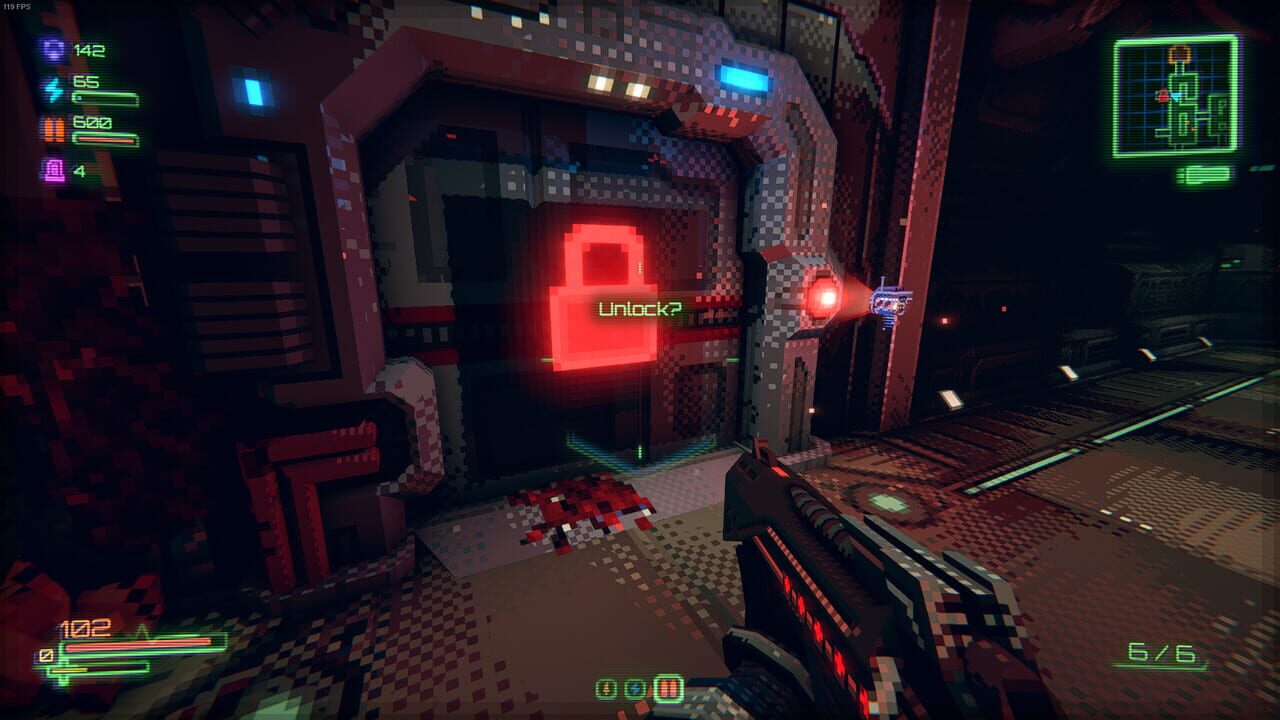Select the energy cell slot in the weapon selector

633,689
